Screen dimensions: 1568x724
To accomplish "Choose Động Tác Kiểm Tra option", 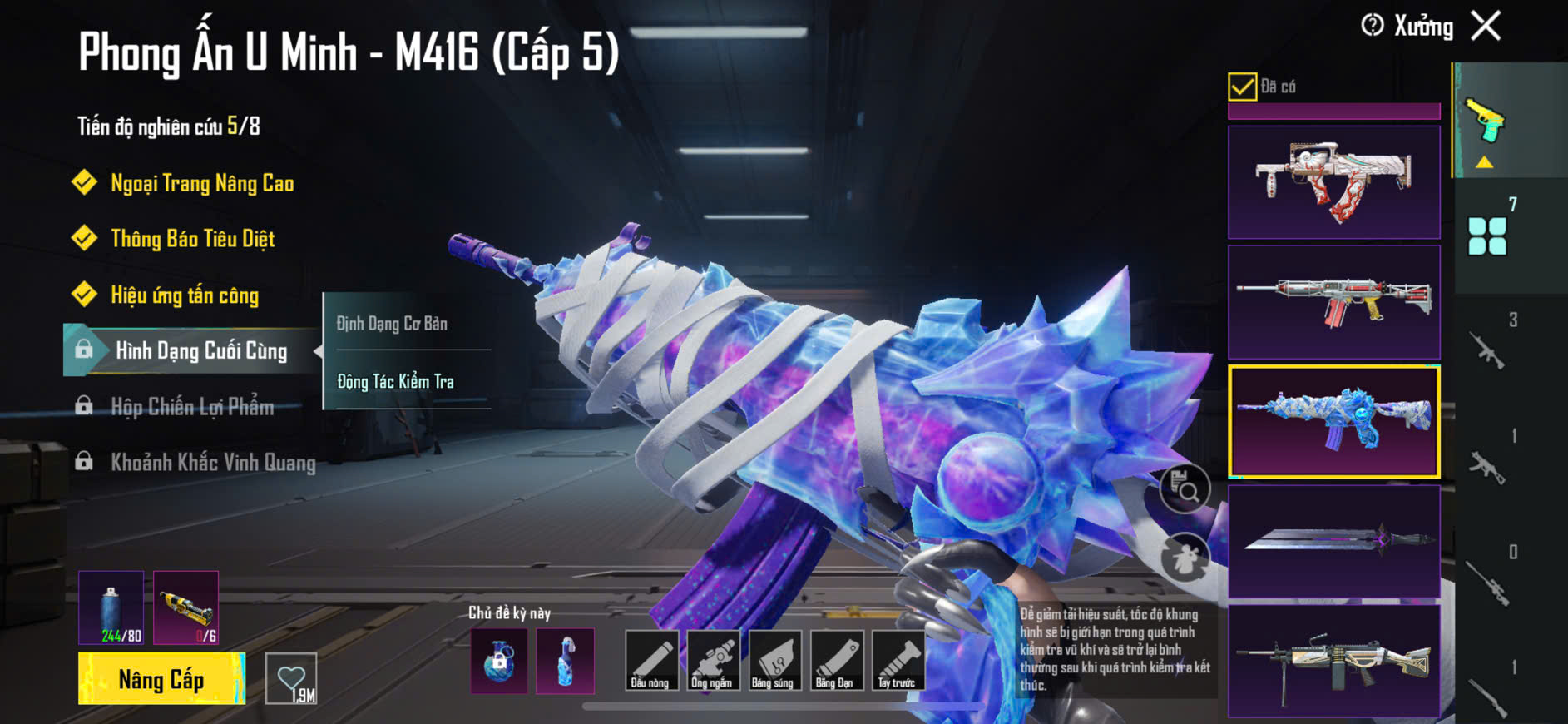I will tap(395, 382).
